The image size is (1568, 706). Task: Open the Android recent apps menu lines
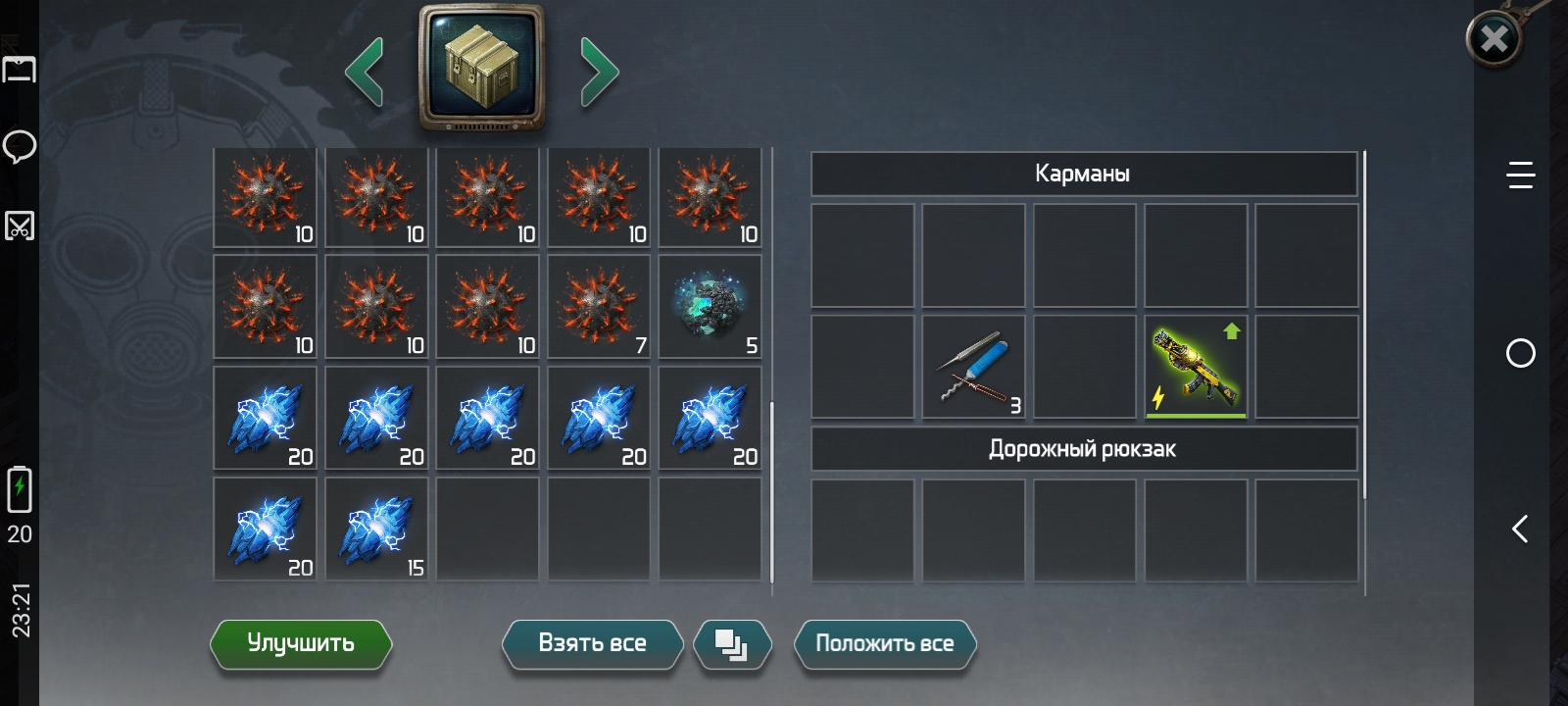(1520, 176)
